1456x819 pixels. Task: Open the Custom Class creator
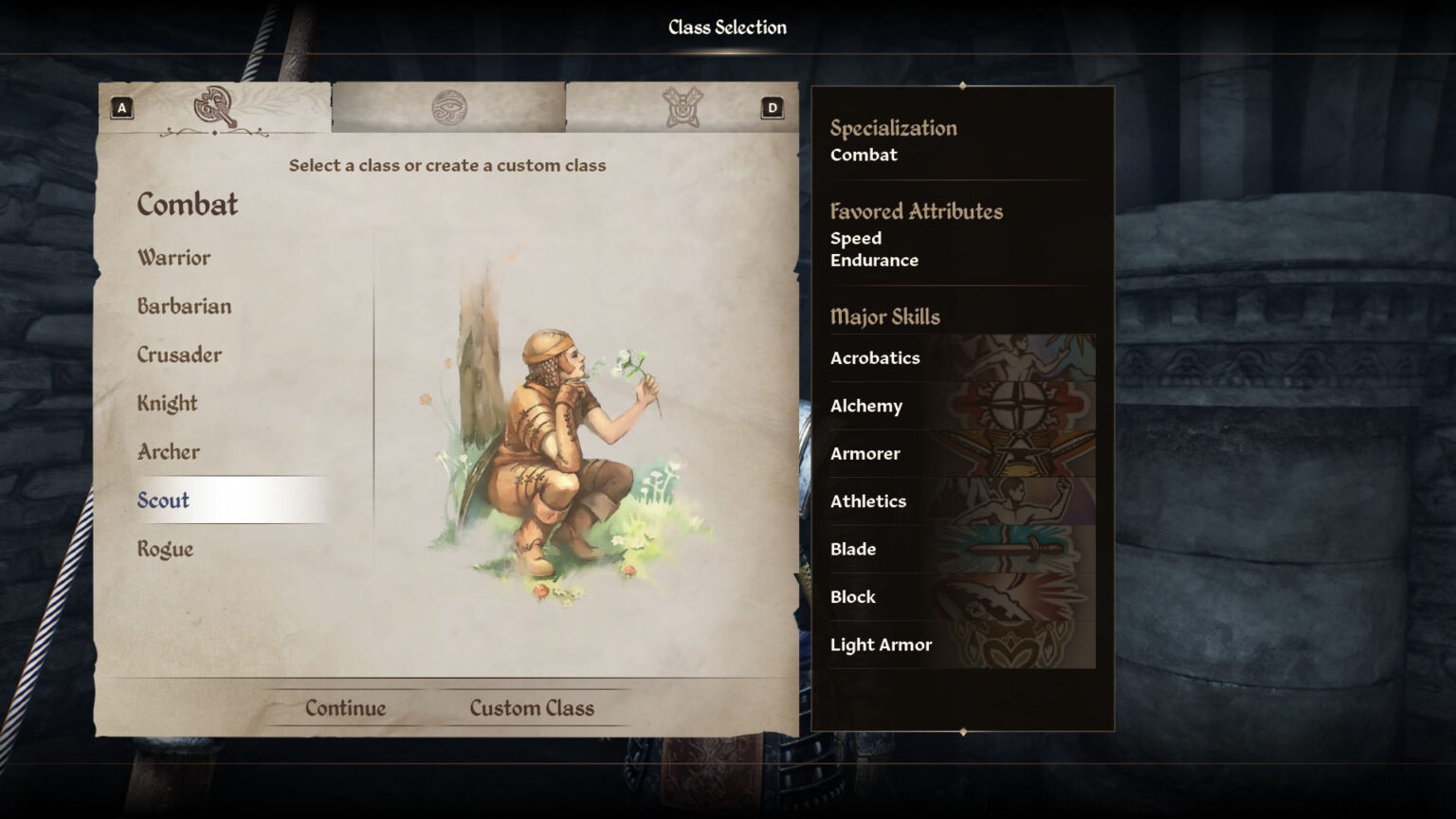coord(531,707)
